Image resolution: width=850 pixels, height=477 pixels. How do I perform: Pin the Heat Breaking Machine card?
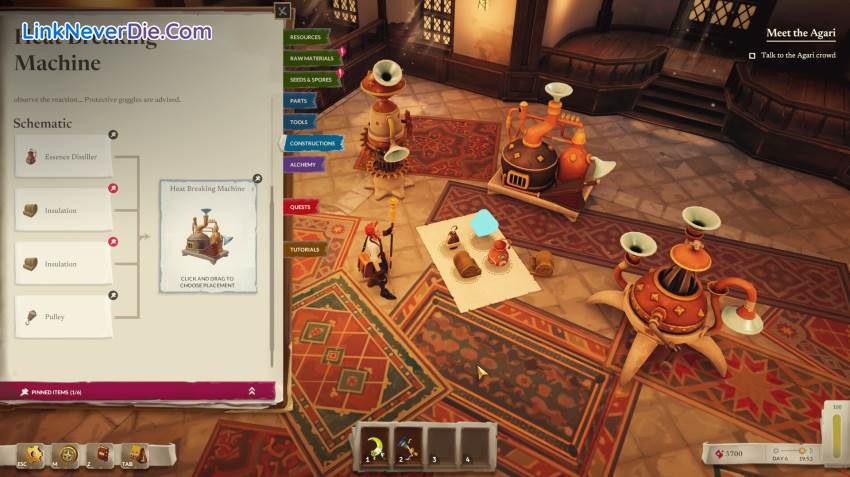point(257,179)
